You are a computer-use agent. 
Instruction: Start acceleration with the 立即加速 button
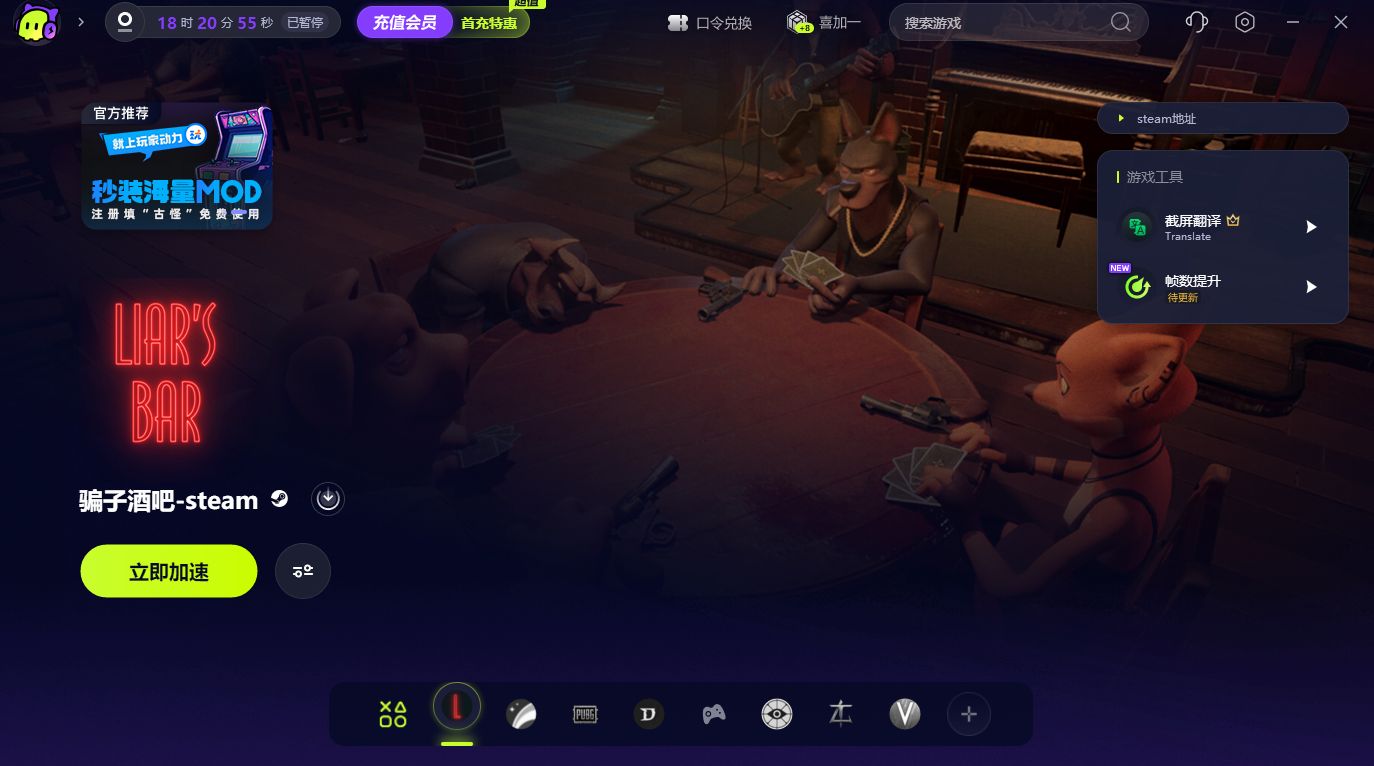[169, 571]
